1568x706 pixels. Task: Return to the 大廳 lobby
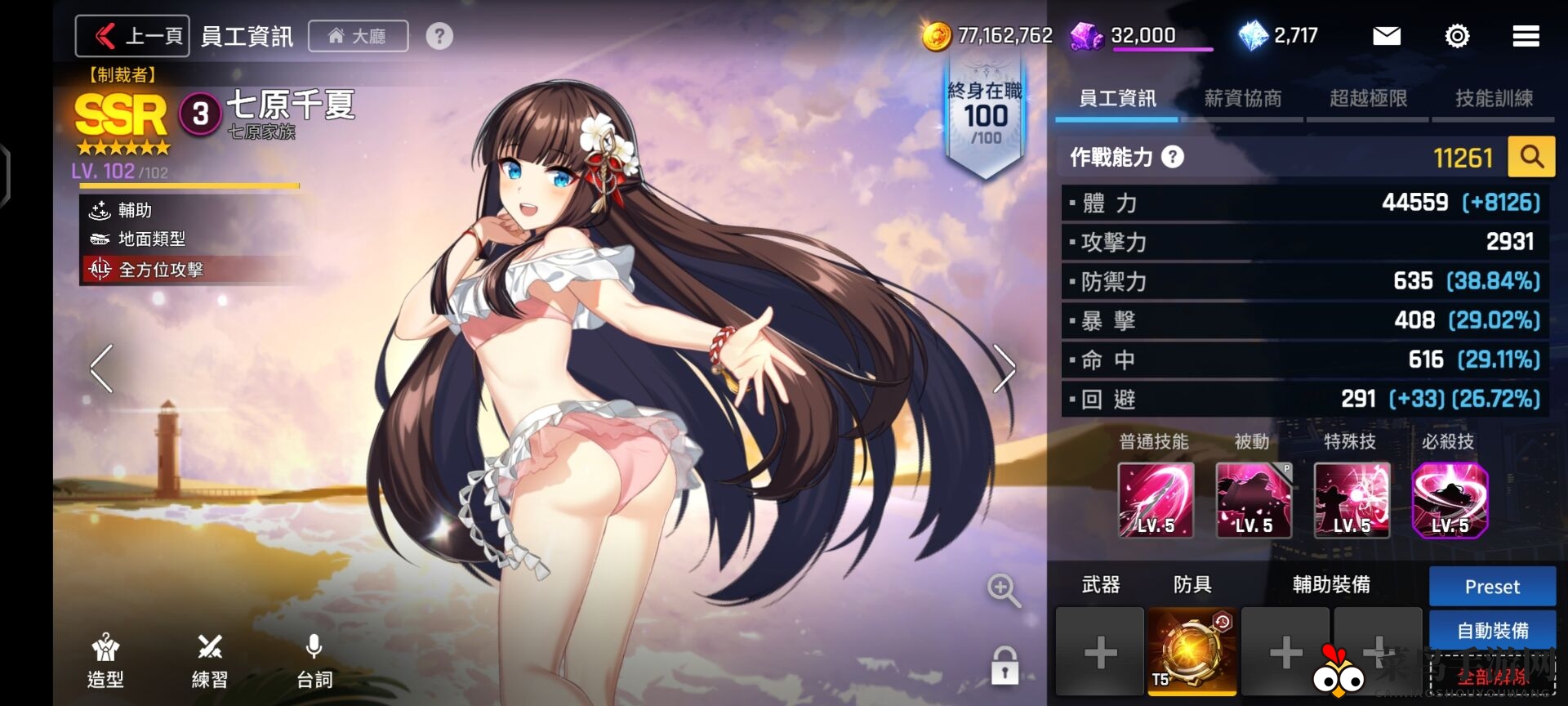pos(358,36)
